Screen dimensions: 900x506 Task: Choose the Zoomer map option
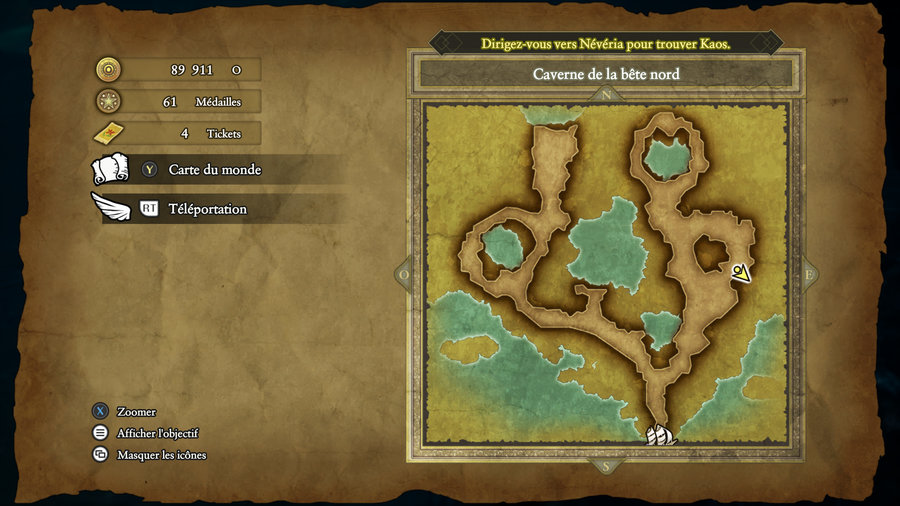[x=136, y=412]
